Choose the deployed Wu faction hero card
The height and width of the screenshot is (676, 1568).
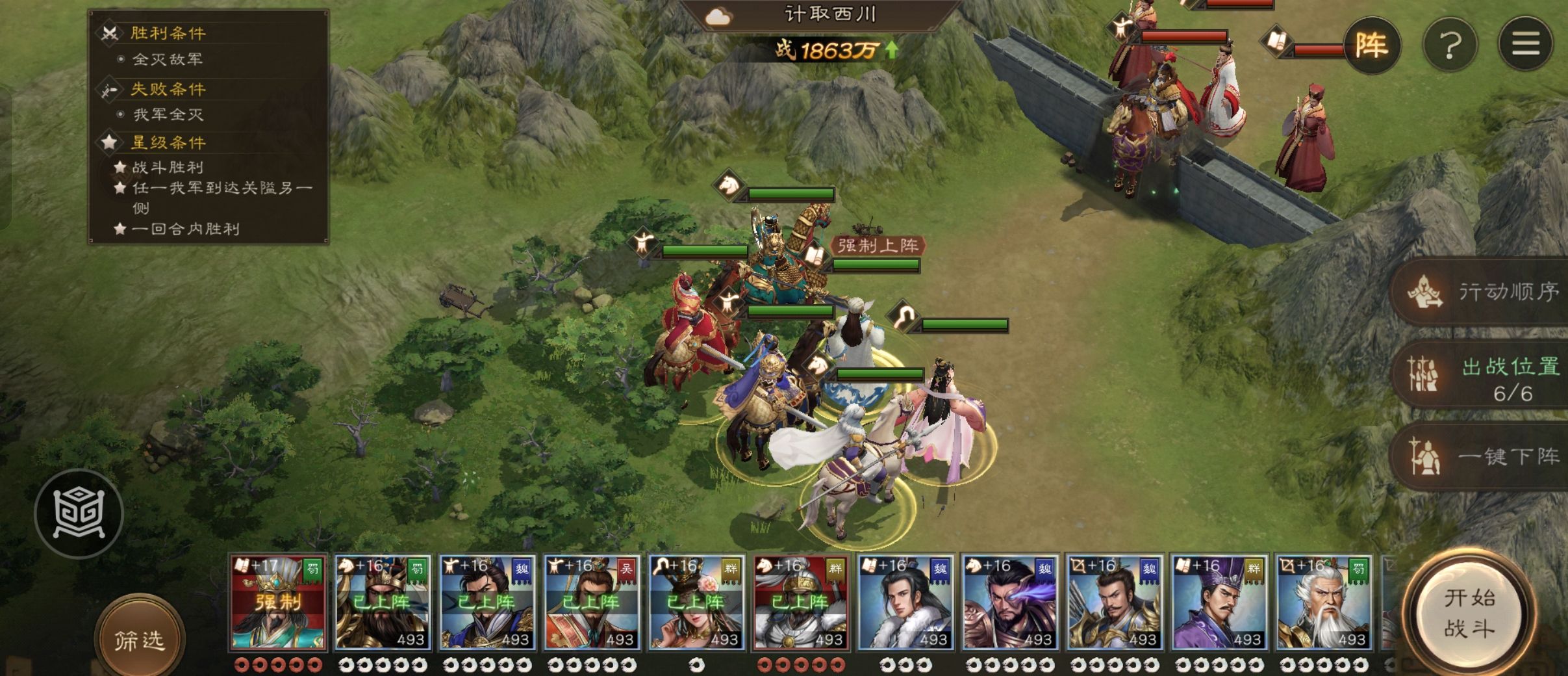(x=592, y=603)
